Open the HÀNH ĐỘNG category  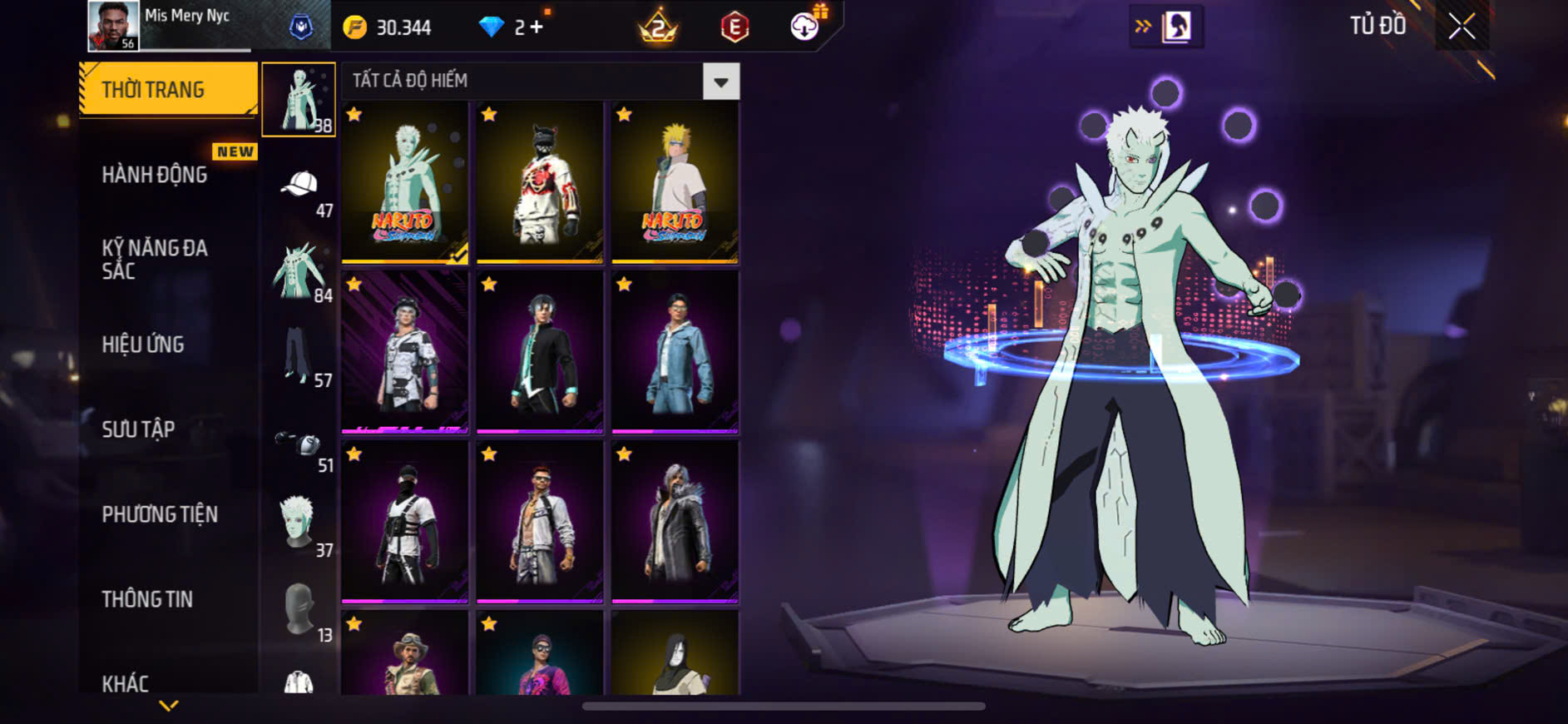click(x=155, y=175)
